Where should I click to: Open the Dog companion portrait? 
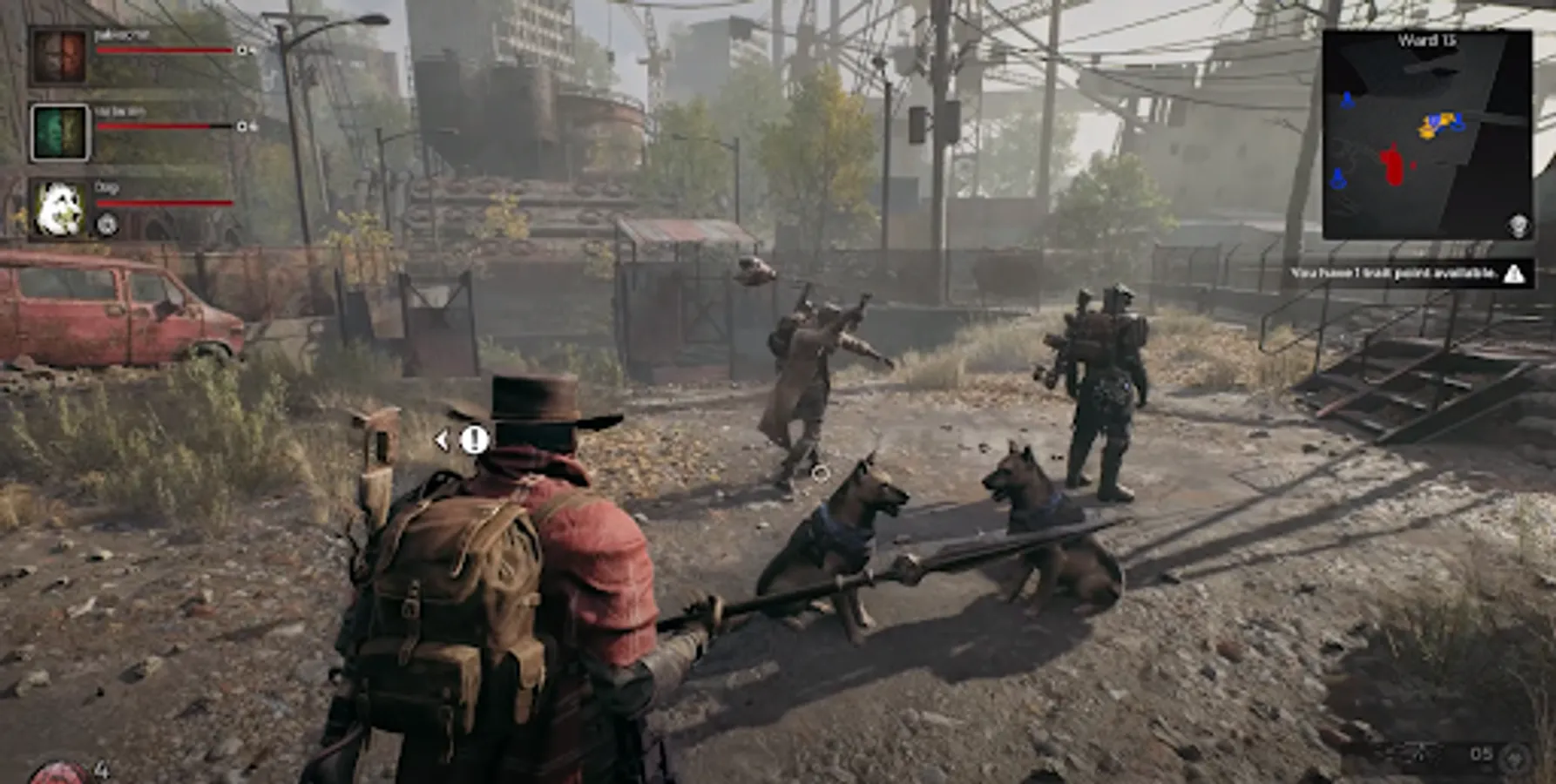point(59,207)
